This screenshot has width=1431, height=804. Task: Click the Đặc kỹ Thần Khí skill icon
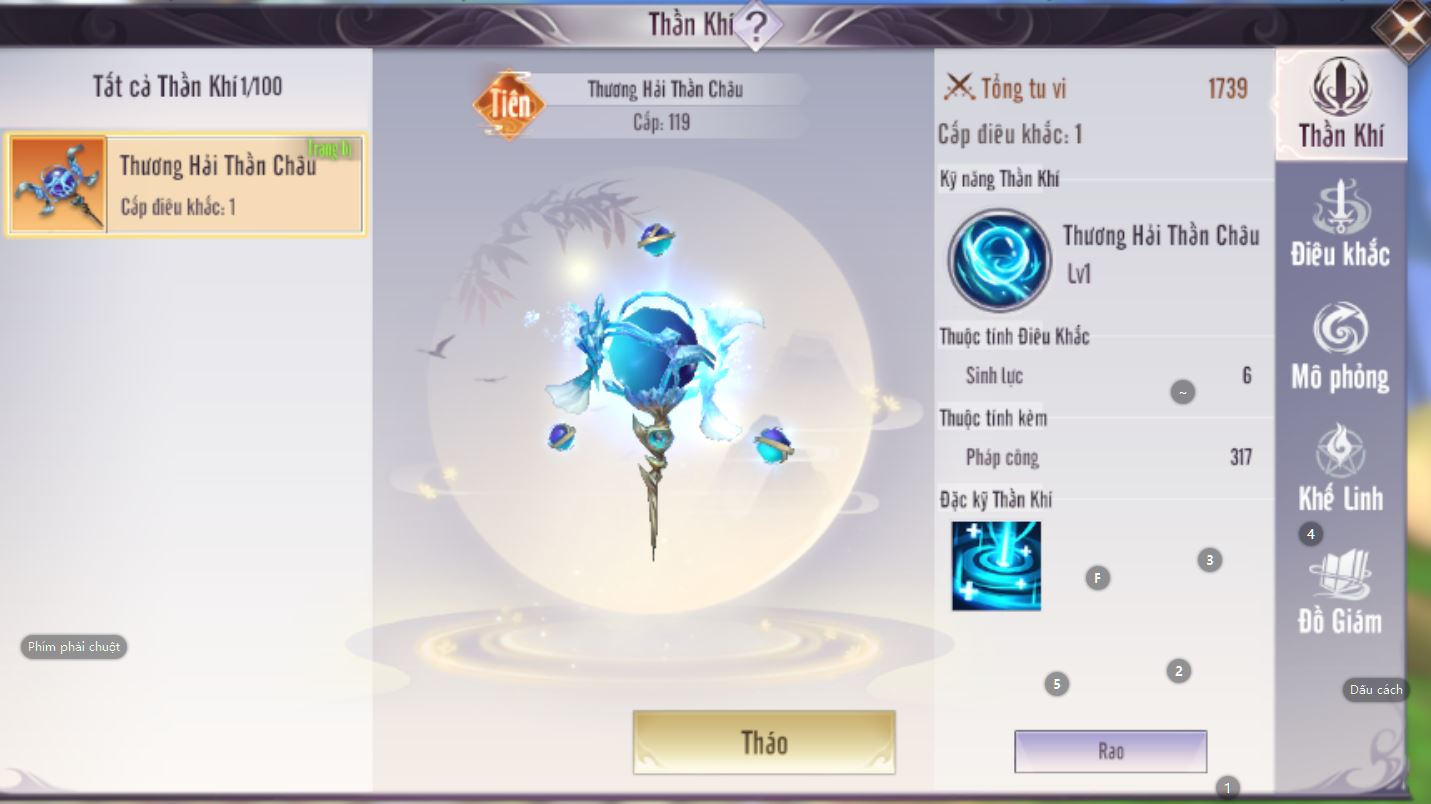point(996,566)
